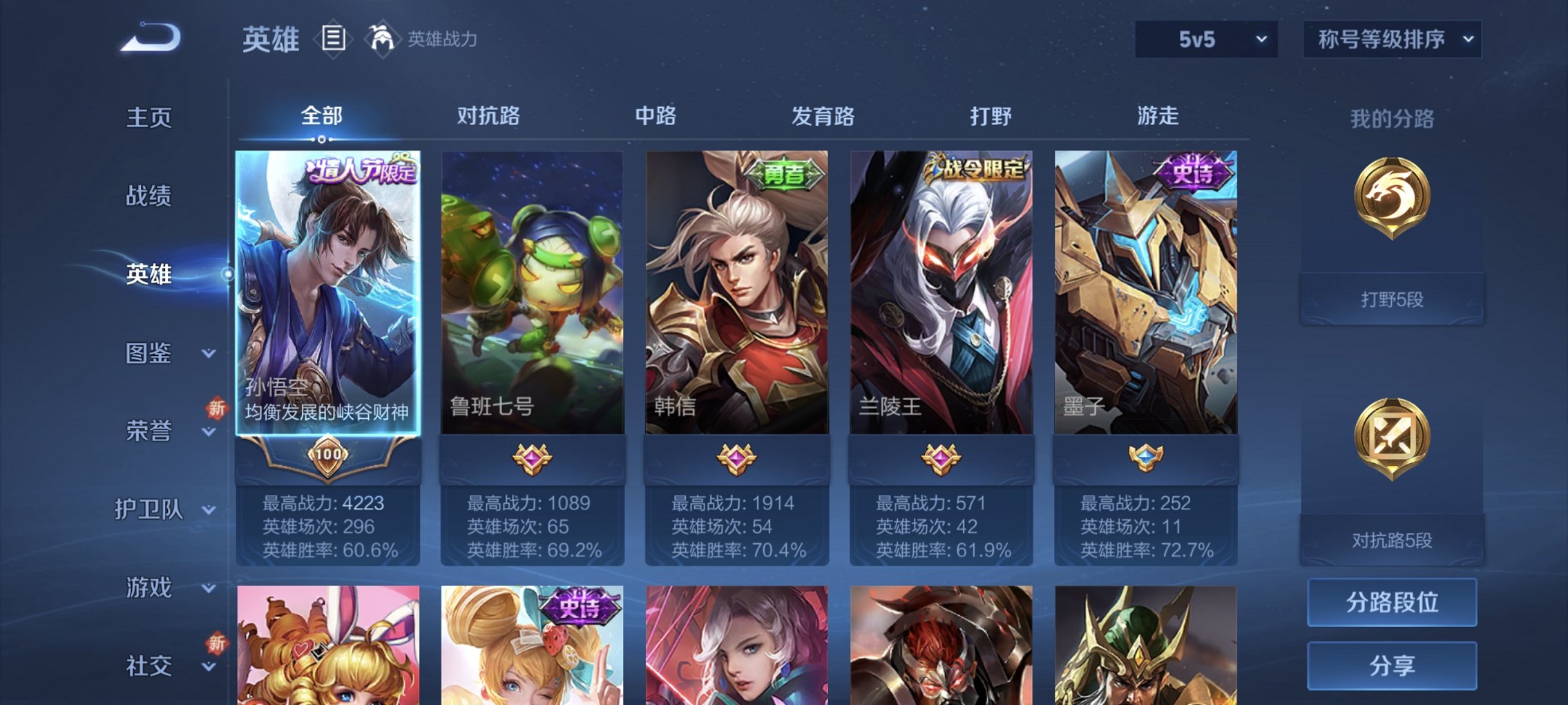Expand the 图鉴 sidebar section
Screen dimensions: 1568x705
[155, 355]
